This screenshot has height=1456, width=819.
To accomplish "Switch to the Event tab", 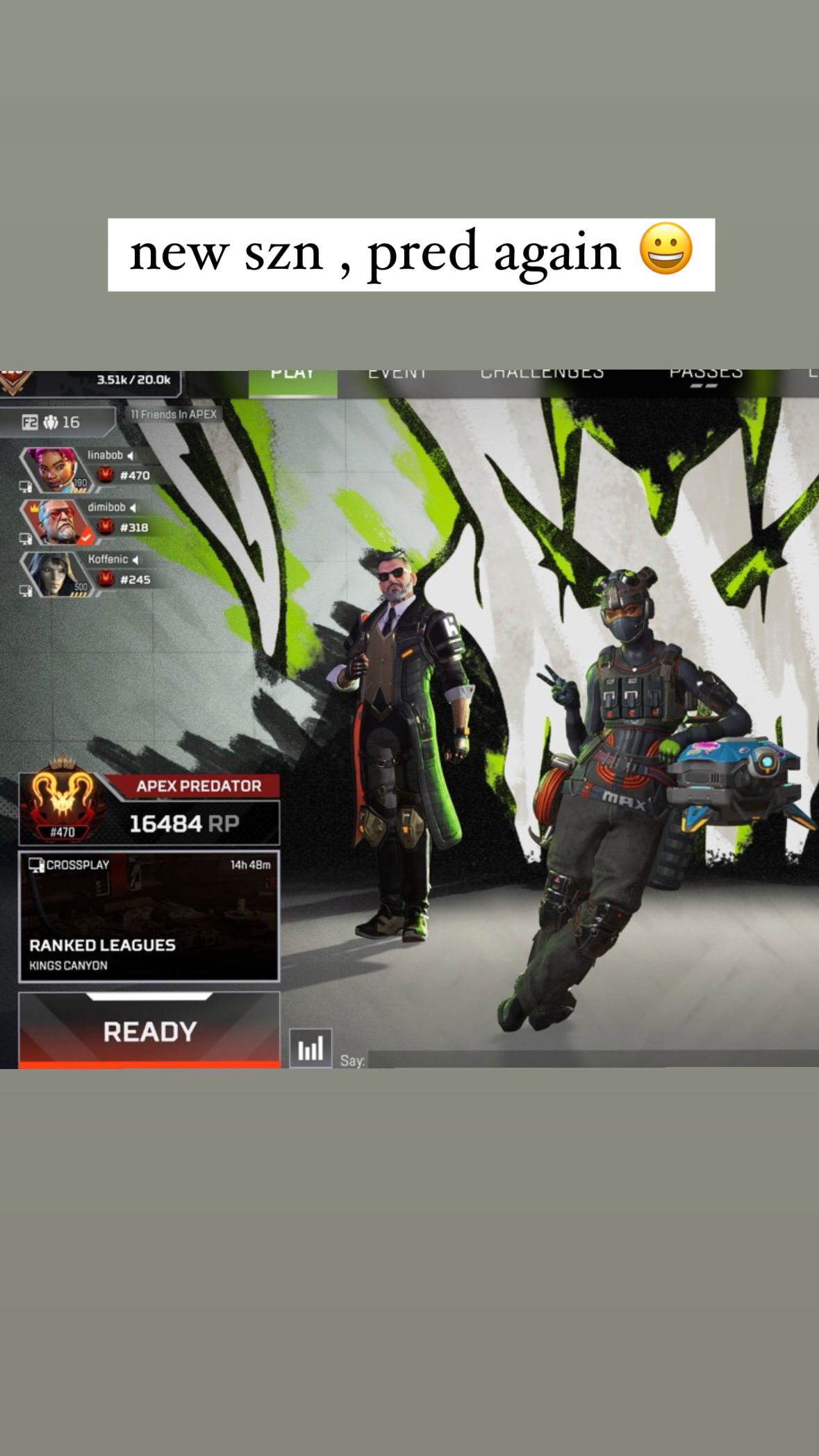I will pyautogui.click(x=397, y=377).
